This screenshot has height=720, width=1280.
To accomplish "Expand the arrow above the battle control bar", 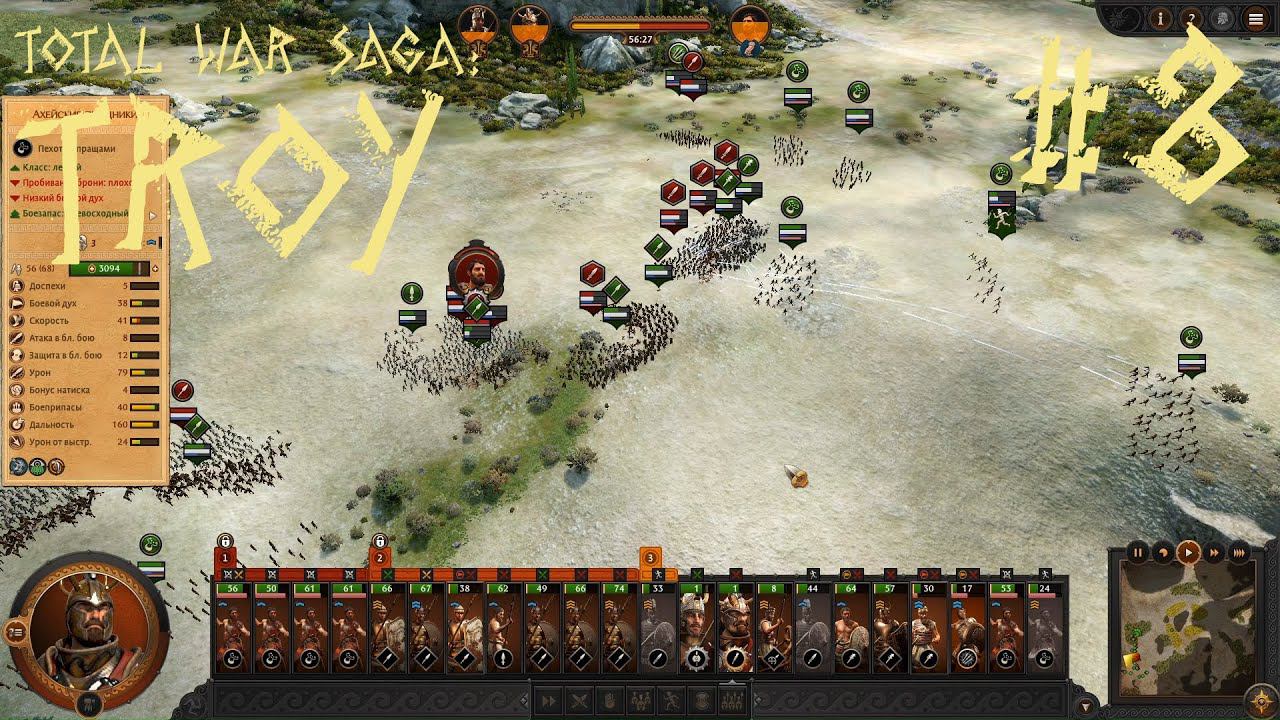I will pos(731,684).
